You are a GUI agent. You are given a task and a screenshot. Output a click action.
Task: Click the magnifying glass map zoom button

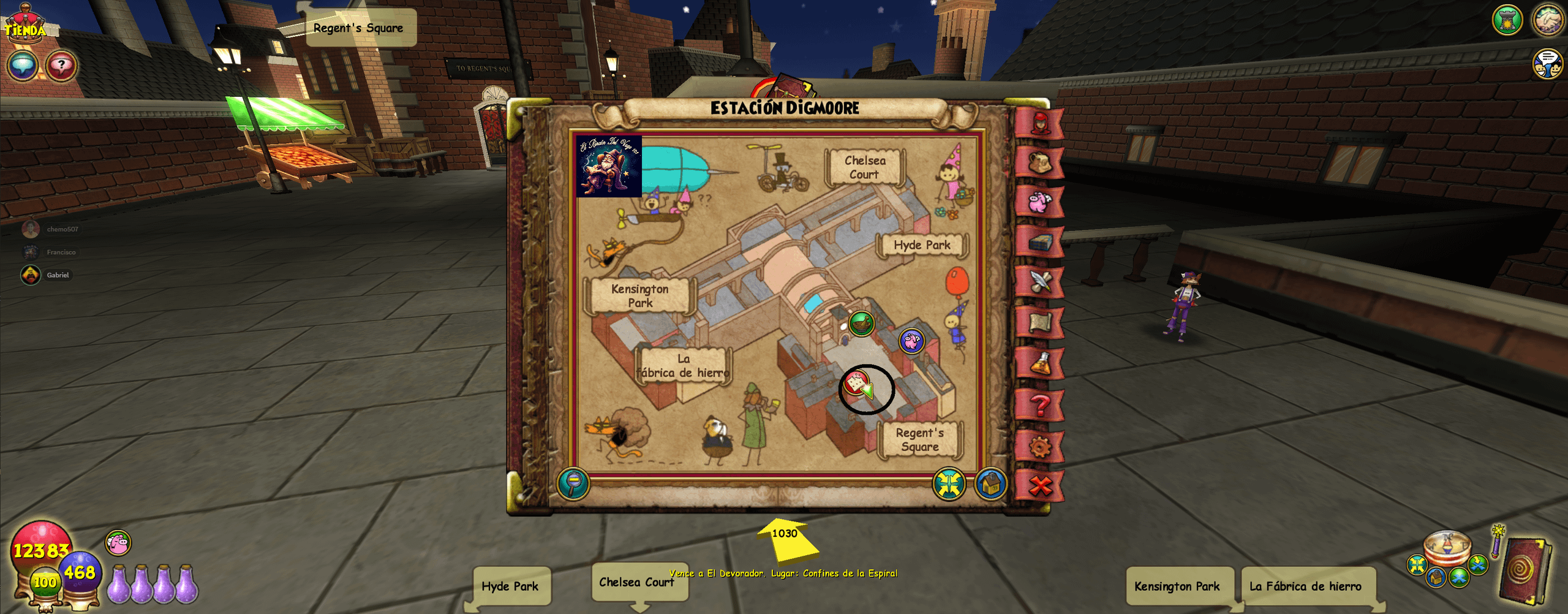pyautogui.click(x=573, y=484)
